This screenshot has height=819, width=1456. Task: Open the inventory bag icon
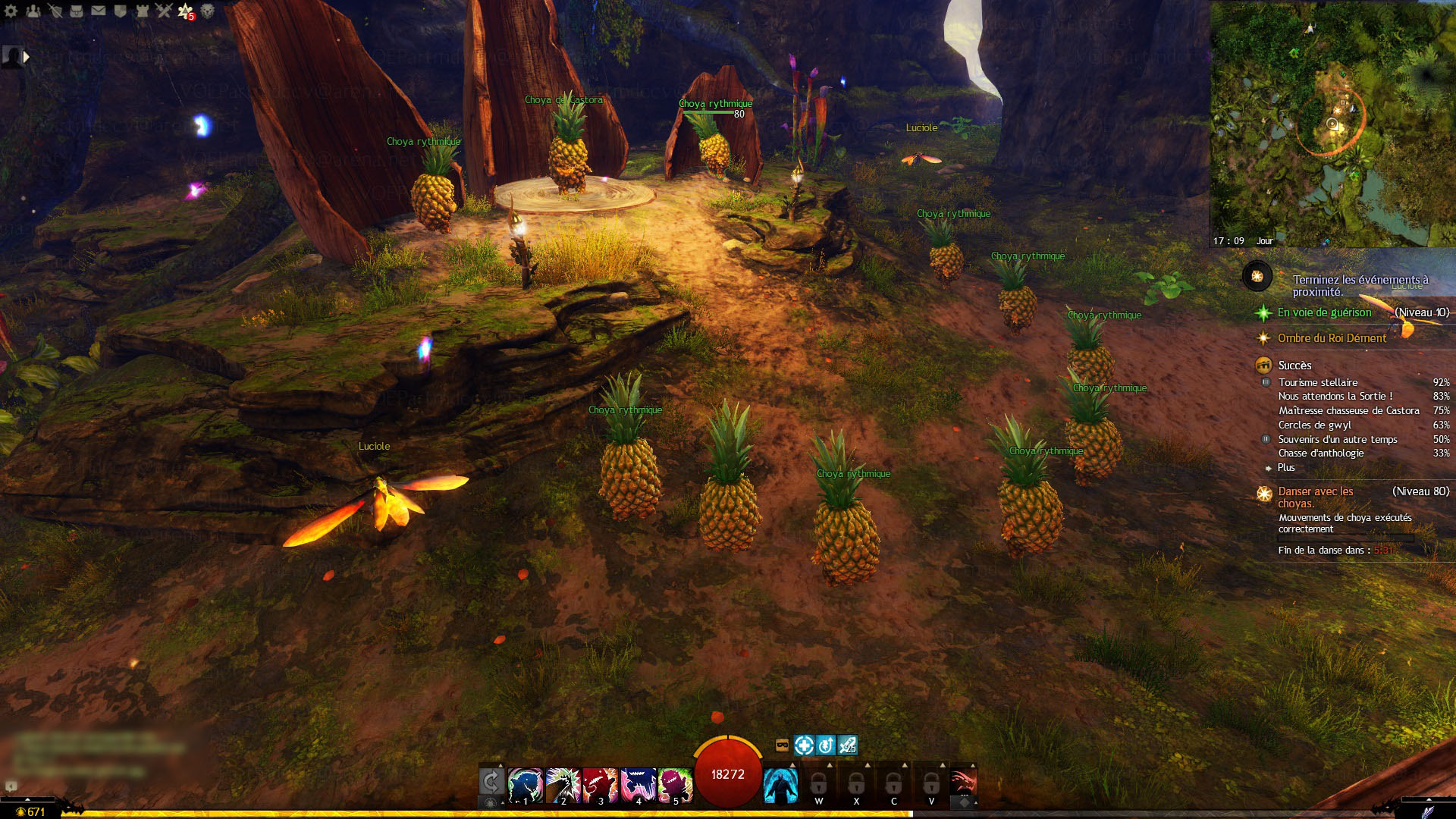click(77, 11)
